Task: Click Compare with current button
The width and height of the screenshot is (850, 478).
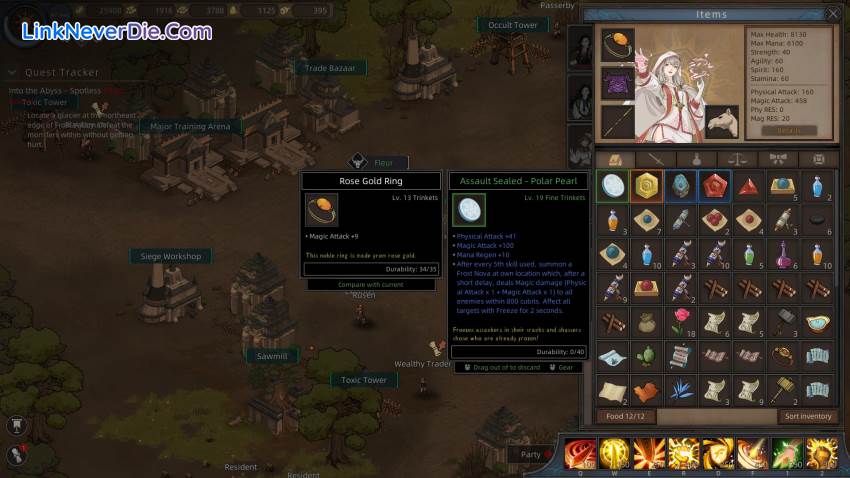Action: [371, 285]
